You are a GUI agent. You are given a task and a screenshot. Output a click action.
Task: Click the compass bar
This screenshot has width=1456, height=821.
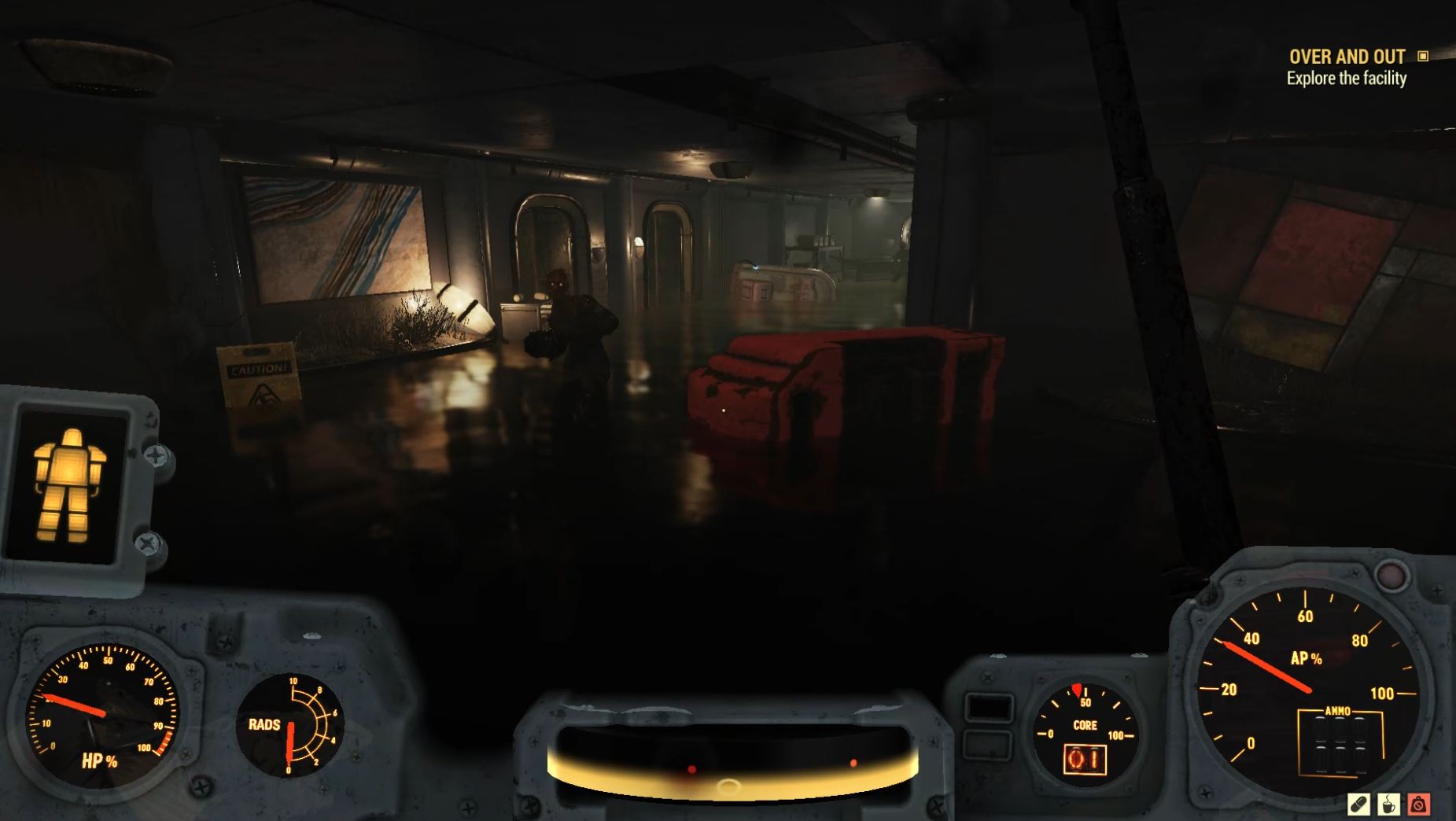tap(732, 761)
